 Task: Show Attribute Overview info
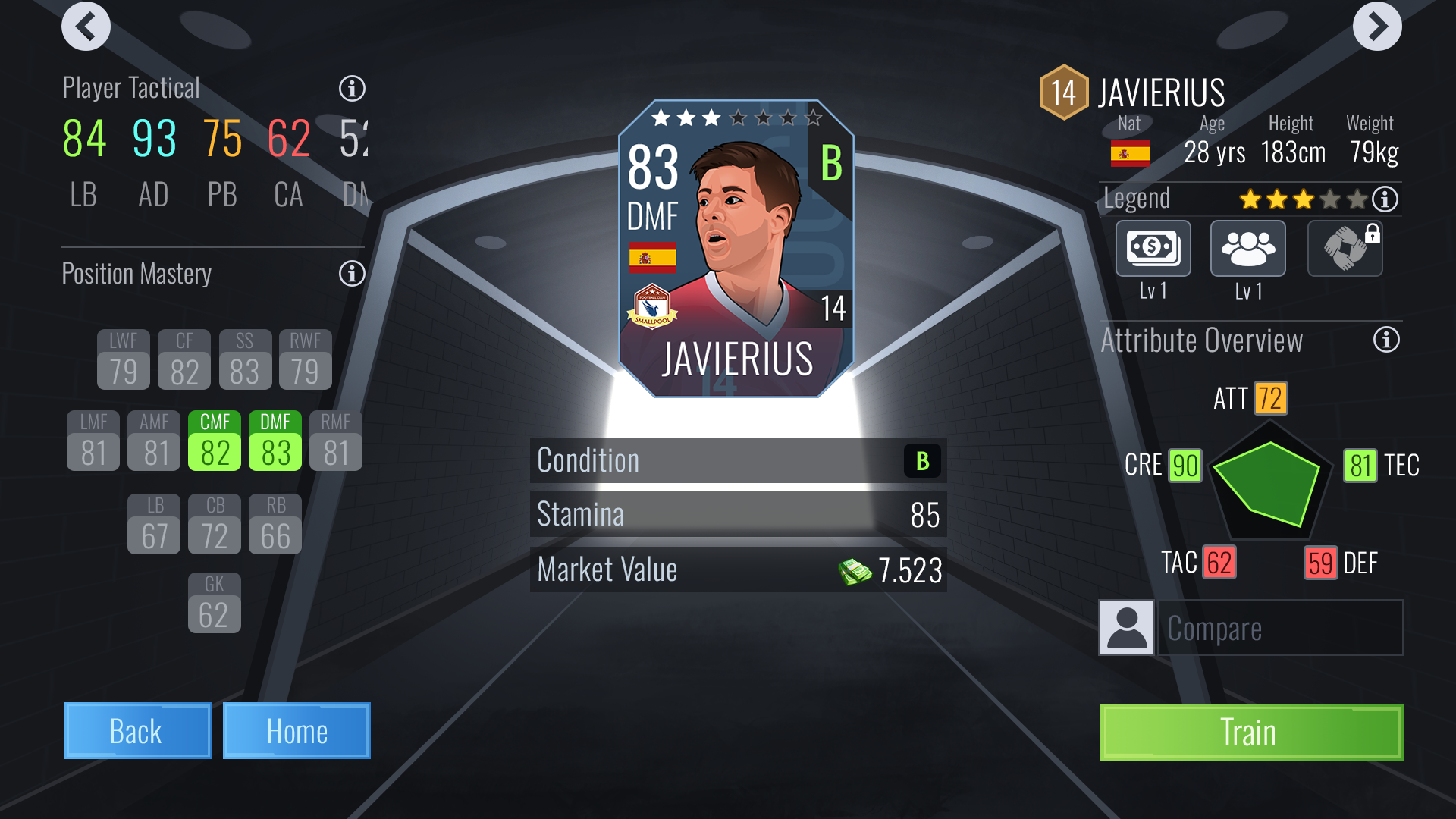[x=1386, y=340]
